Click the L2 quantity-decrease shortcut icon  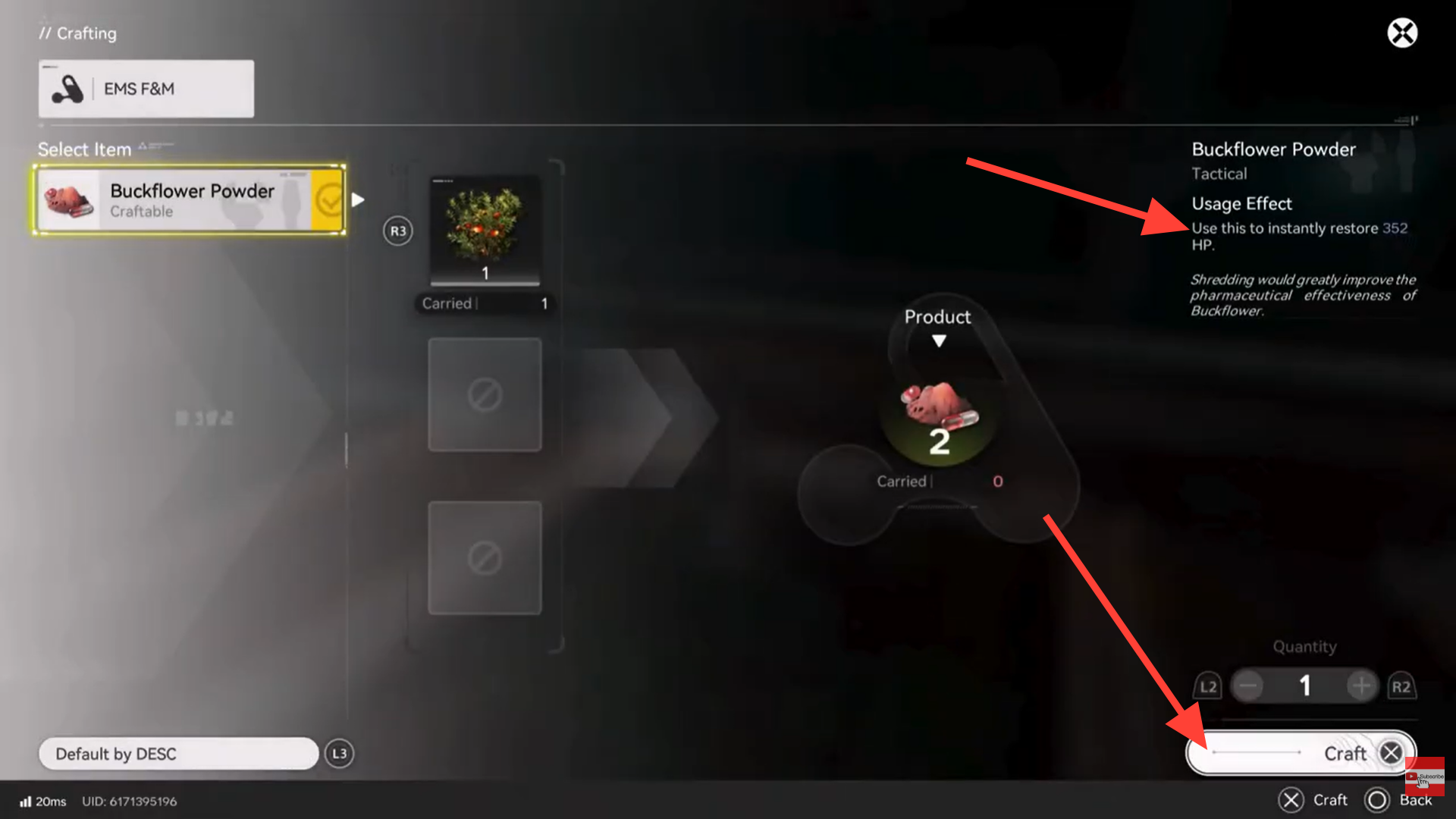1209,686
